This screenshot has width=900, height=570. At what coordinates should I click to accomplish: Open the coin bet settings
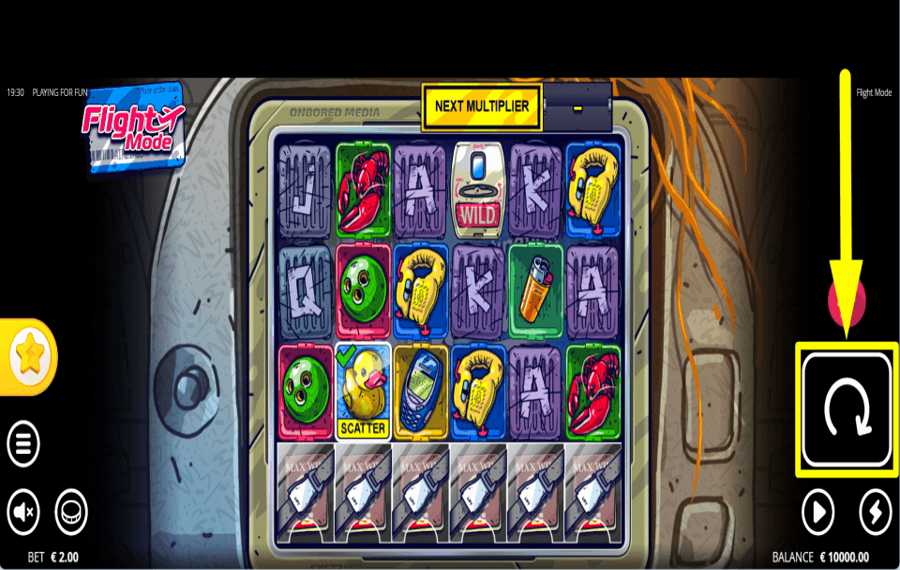[x=71, y=513]
